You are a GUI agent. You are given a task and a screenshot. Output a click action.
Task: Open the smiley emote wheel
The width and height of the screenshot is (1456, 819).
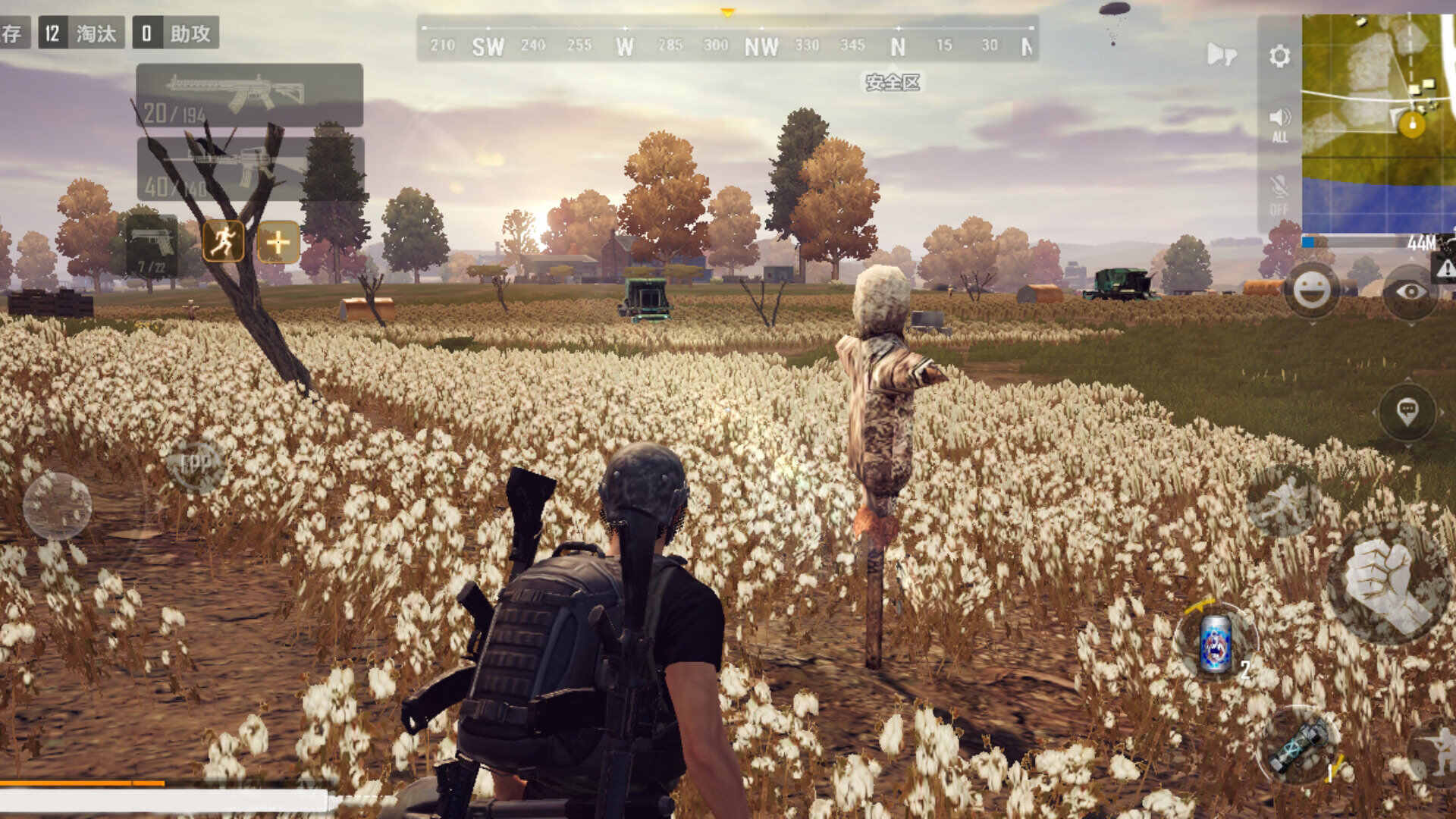(1311, 290)
